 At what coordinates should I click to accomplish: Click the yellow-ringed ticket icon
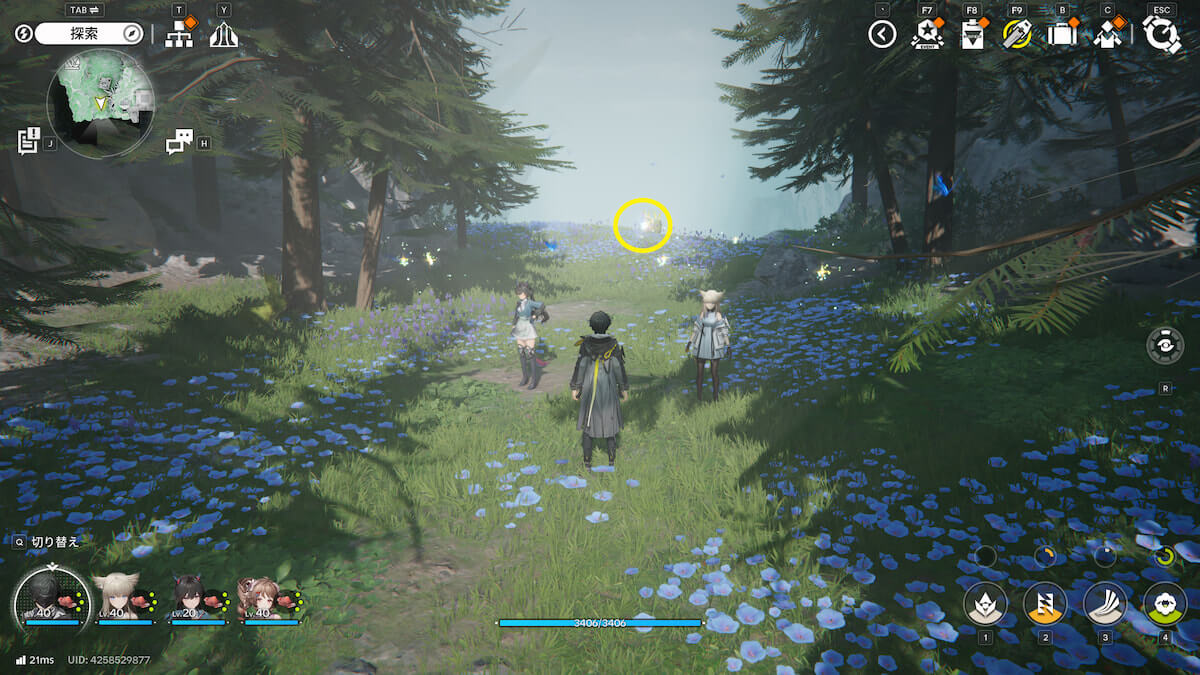click(x=1016, y=35)
